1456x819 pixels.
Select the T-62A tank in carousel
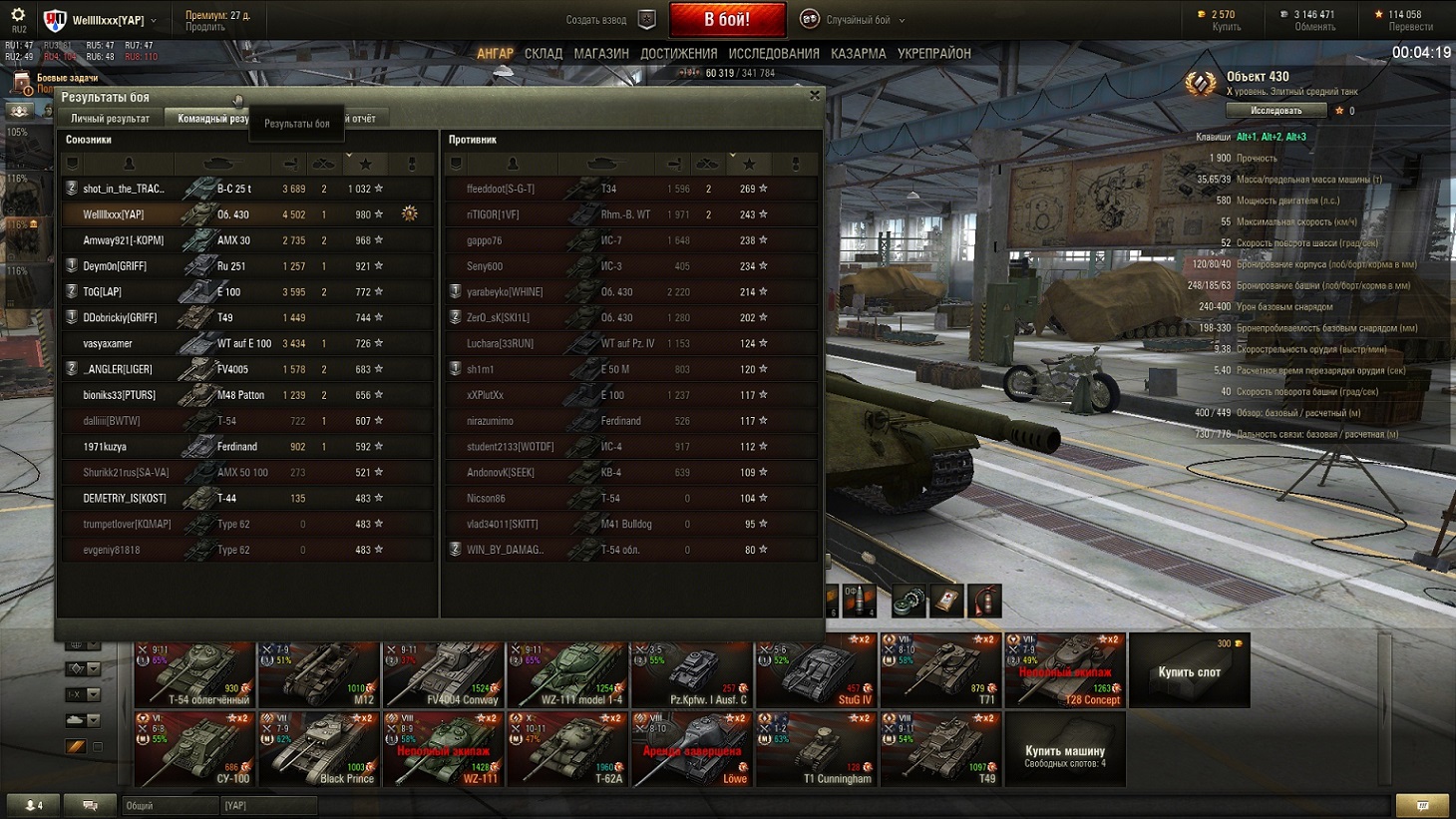(x=566, y=749)
